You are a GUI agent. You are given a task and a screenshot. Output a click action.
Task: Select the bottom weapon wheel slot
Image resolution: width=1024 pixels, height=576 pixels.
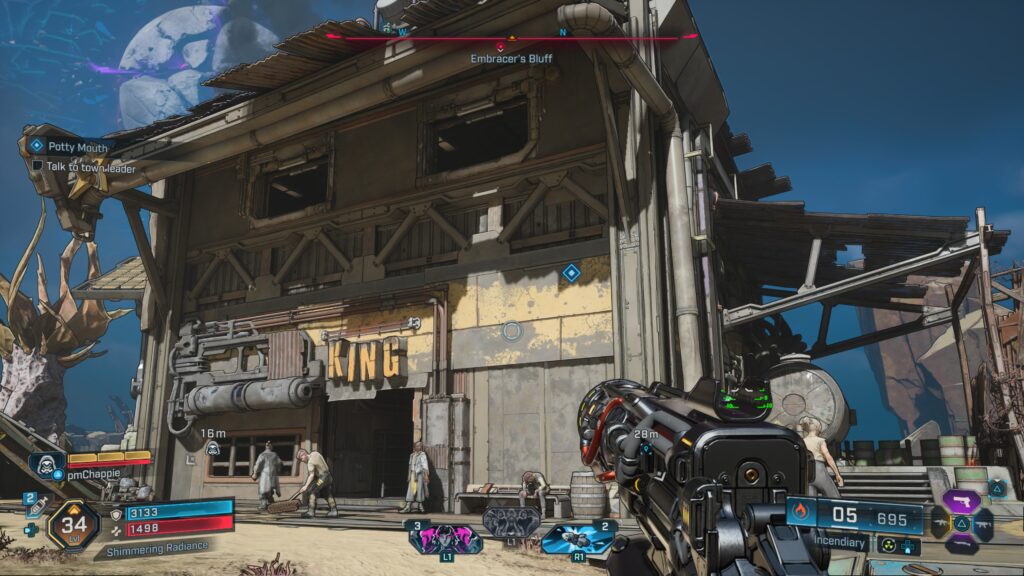point(961,545)
